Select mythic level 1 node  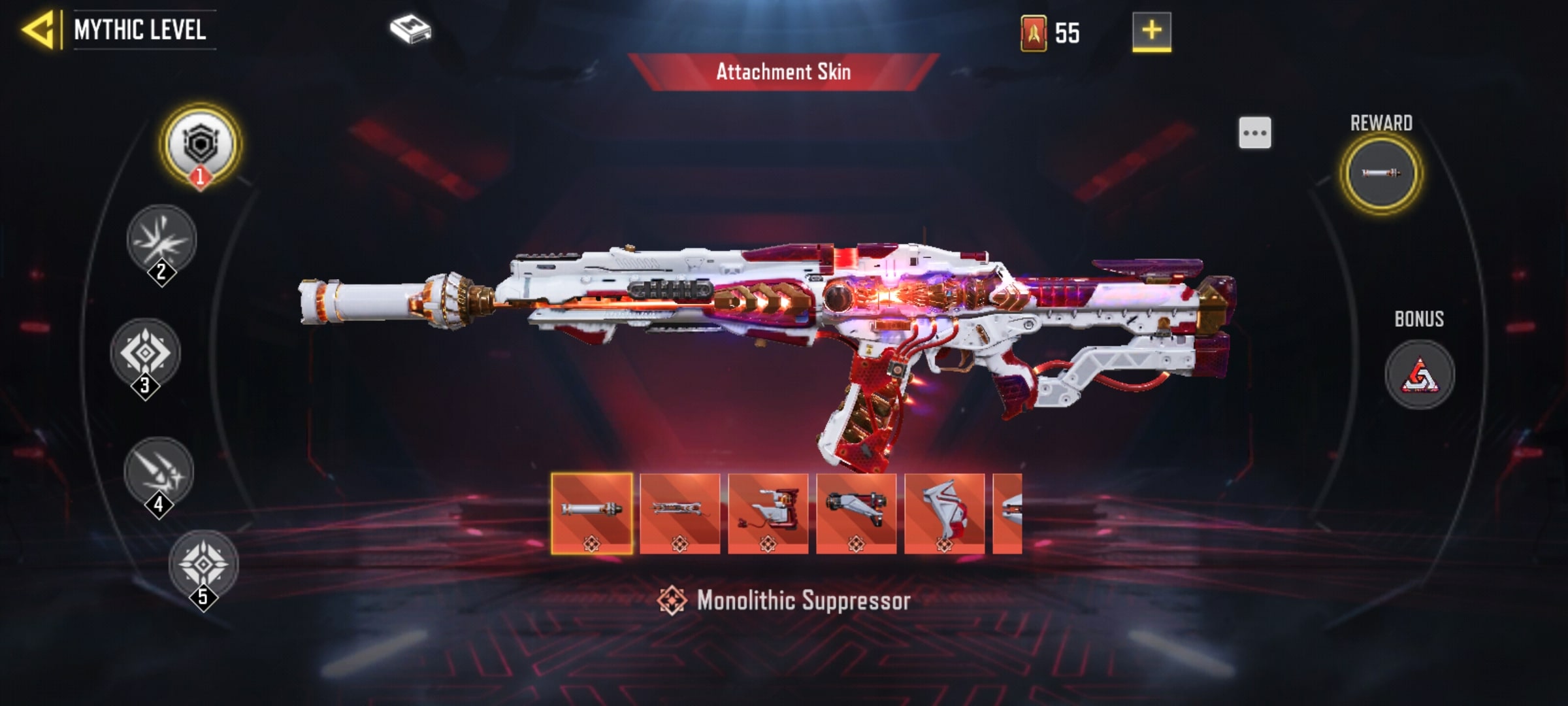pos(201,145)
